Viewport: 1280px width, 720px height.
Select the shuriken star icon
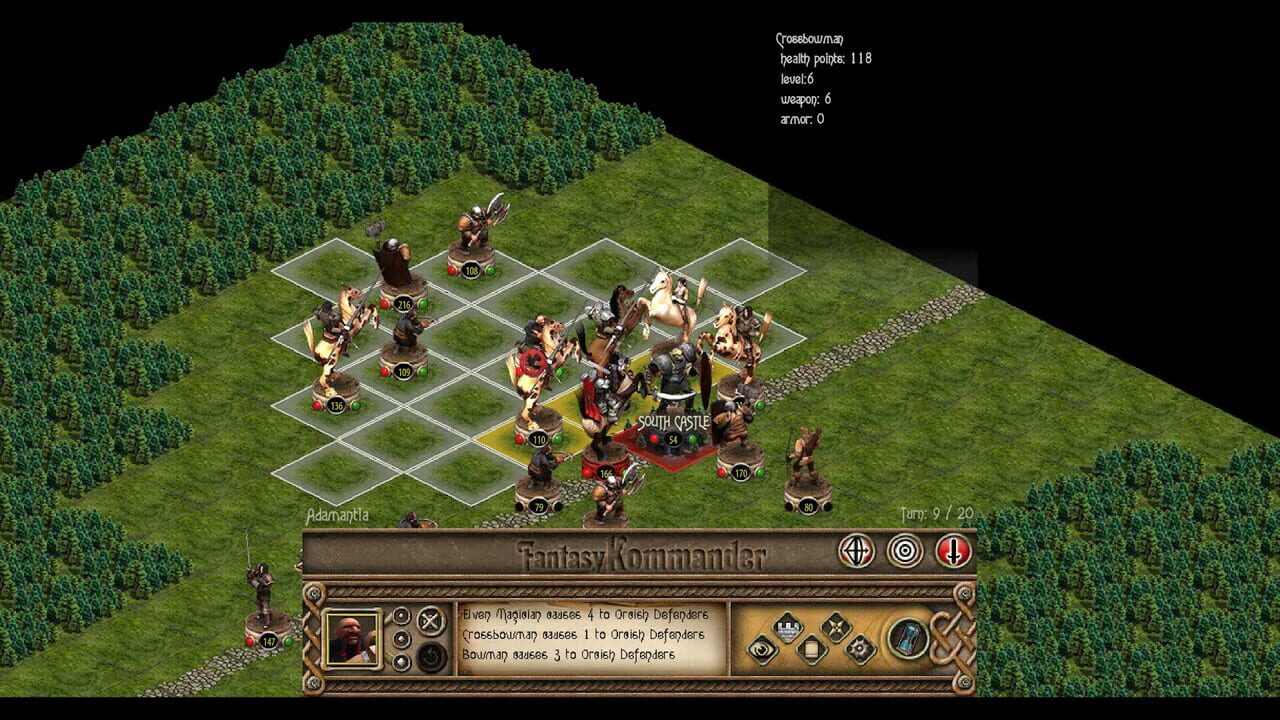point(836,626)
